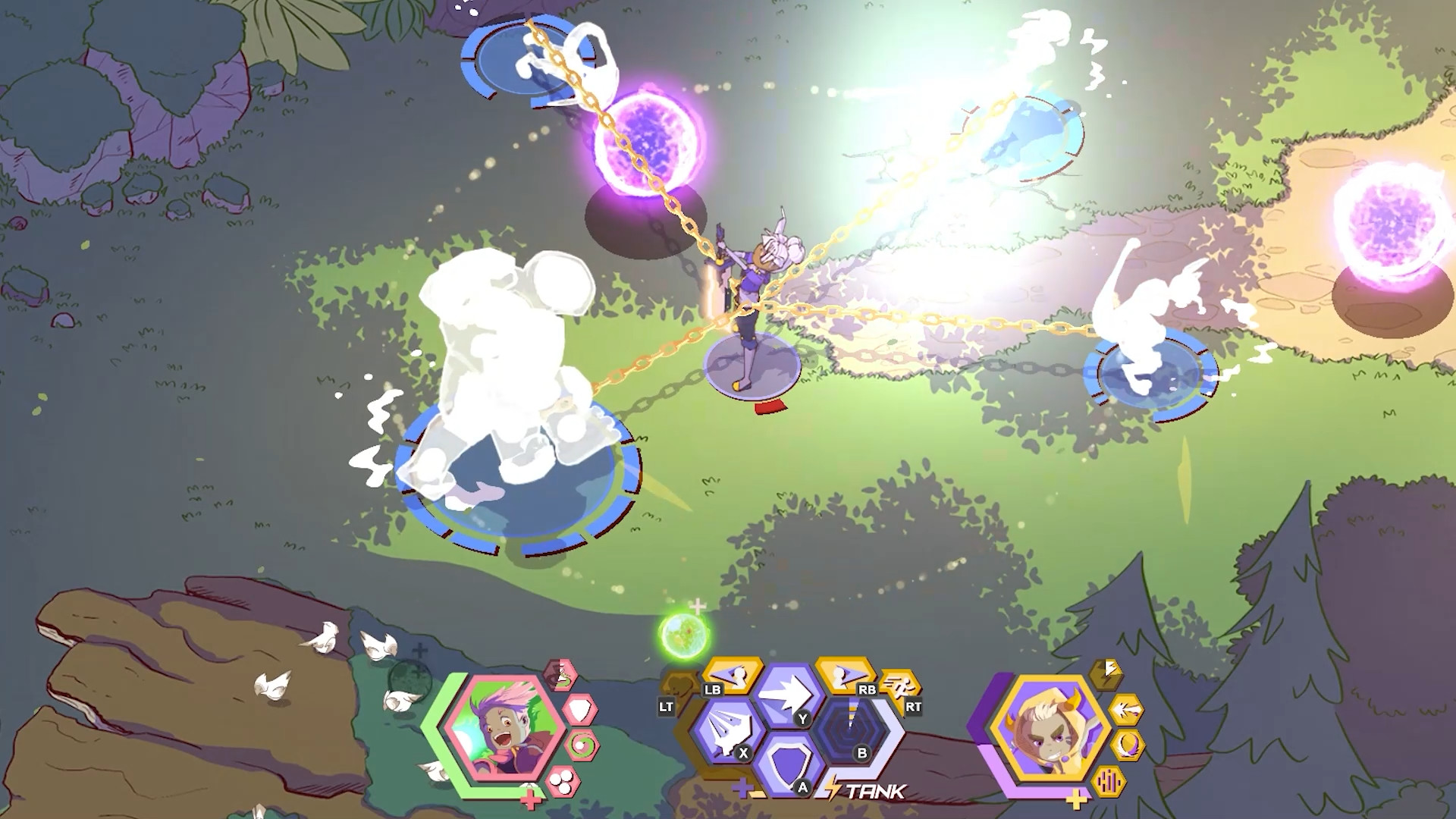1456x819 pixels.
Task: Open the three-orb hexagon under the pink portrait
Action: [x=563, y=782]
